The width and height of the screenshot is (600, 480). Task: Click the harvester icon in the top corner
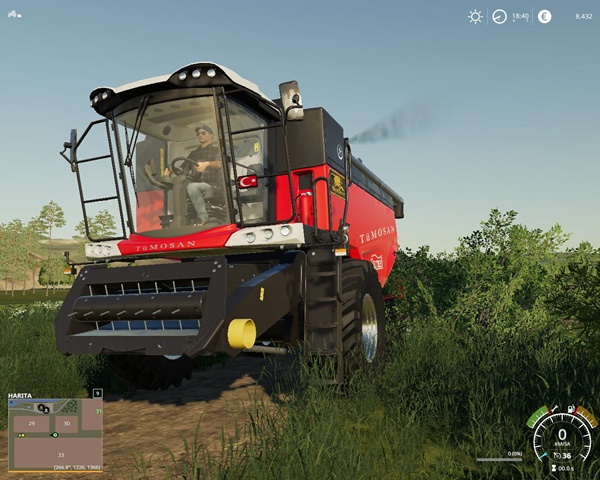point(14,13)
